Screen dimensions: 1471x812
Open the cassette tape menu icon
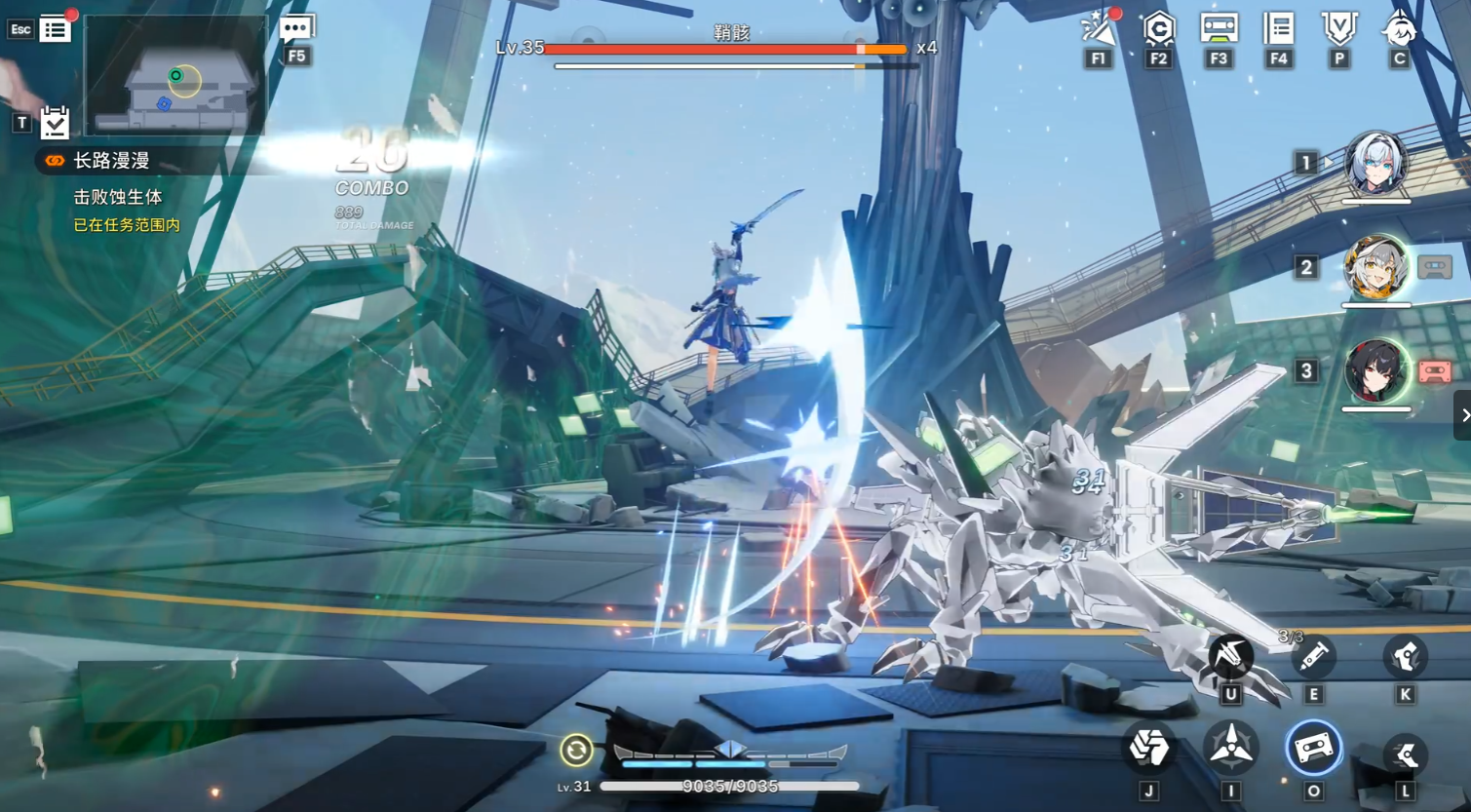(1219, 28)
